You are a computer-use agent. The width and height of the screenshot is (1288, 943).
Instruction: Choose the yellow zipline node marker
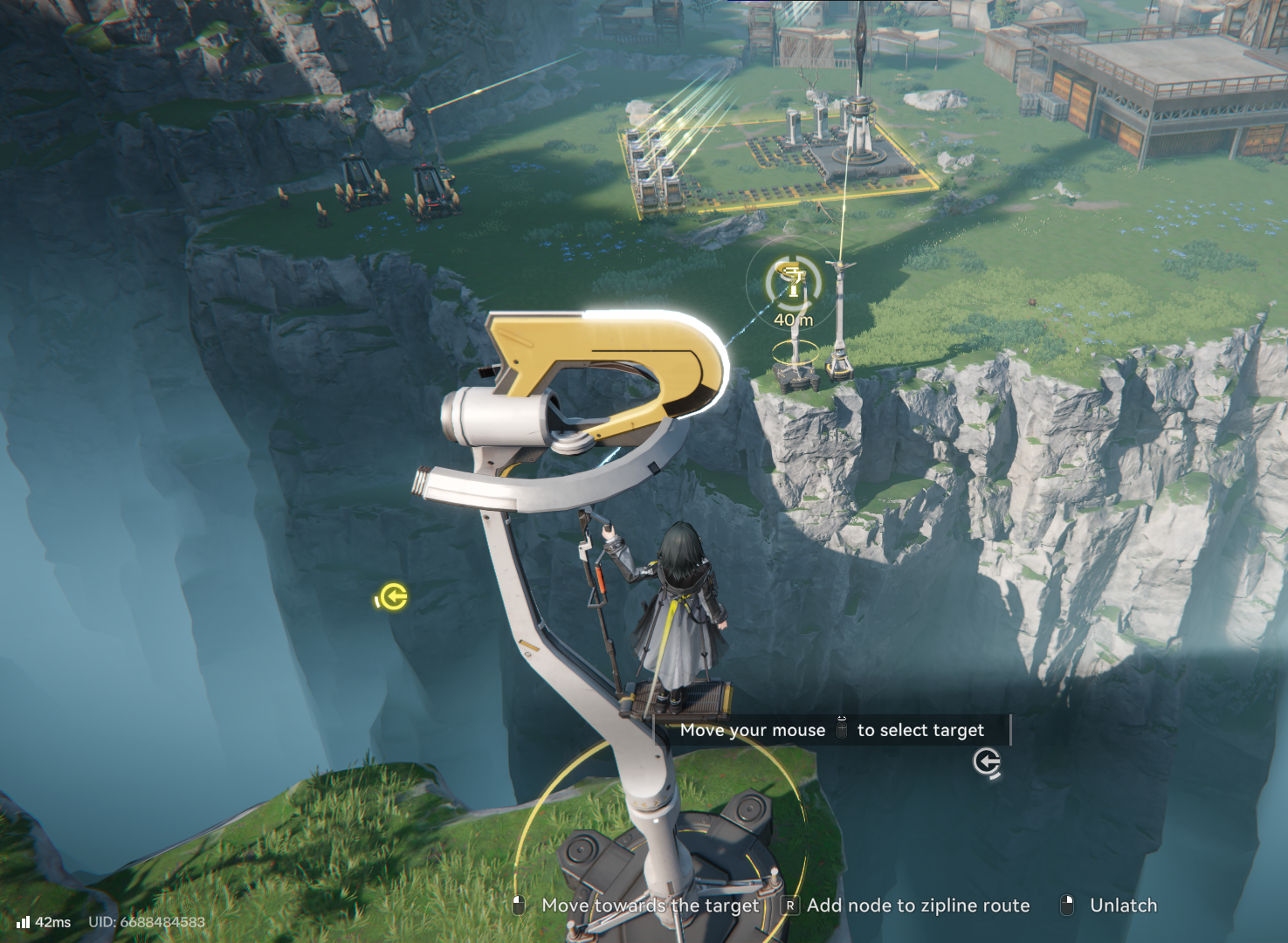(x=392, y=597)
